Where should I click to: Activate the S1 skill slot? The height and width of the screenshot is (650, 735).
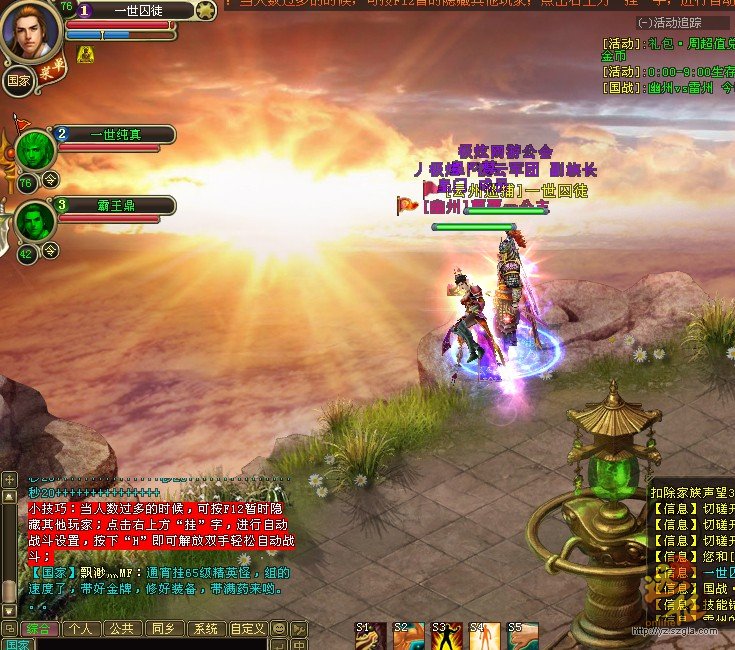pyautogui.click(x=370, y=636)
